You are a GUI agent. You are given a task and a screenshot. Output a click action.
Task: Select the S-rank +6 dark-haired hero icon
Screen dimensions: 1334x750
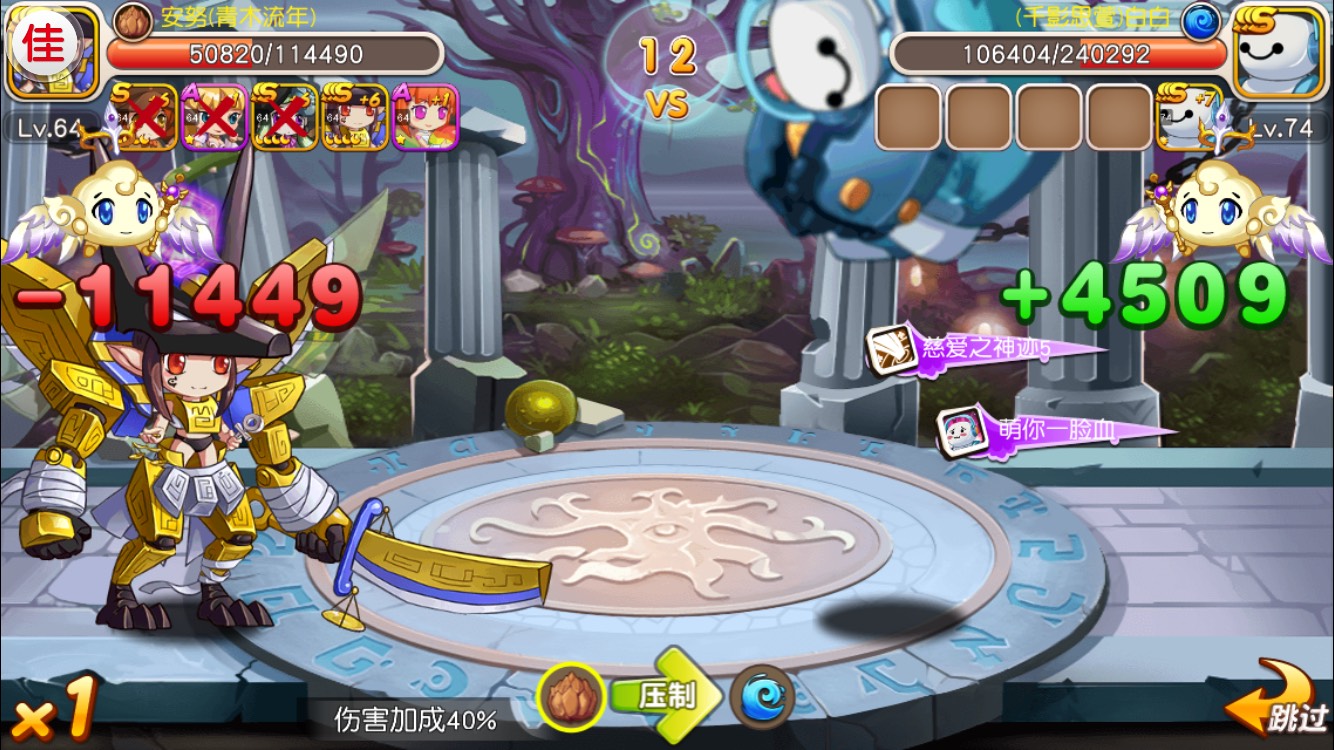pyautogui.click(x=355, y=117)
